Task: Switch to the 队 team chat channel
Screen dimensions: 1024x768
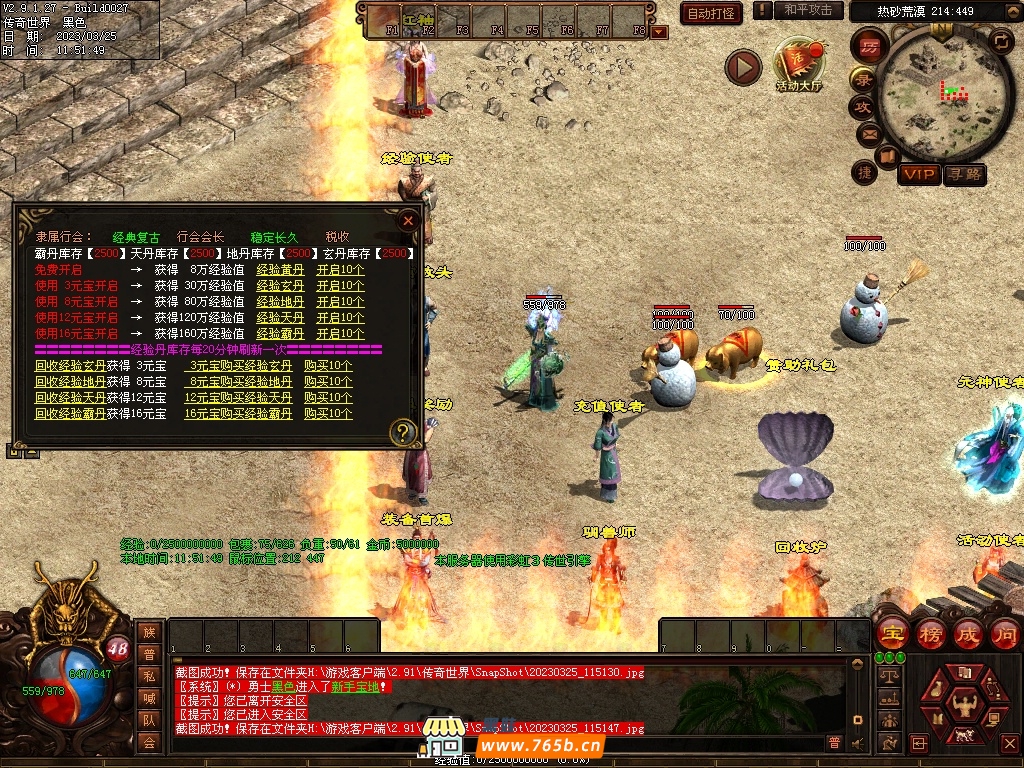Action: [149, 720]
